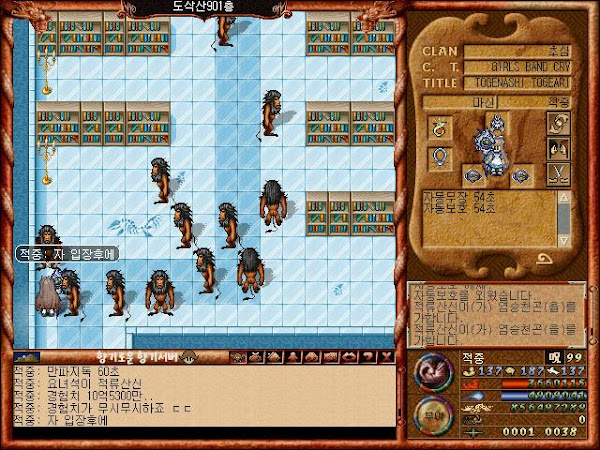Select the left armor piece slot
Image resolution: width=600 pixels, height=450 pixels.
(x=474, y=176)
